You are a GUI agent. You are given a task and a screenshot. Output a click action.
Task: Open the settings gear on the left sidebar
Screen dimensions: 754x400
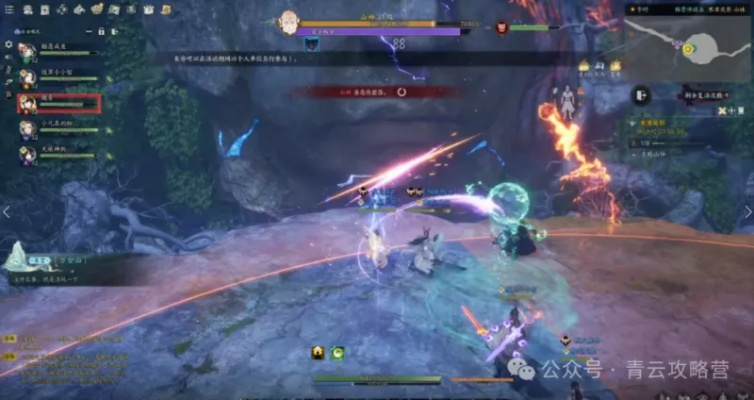(8, 44)
